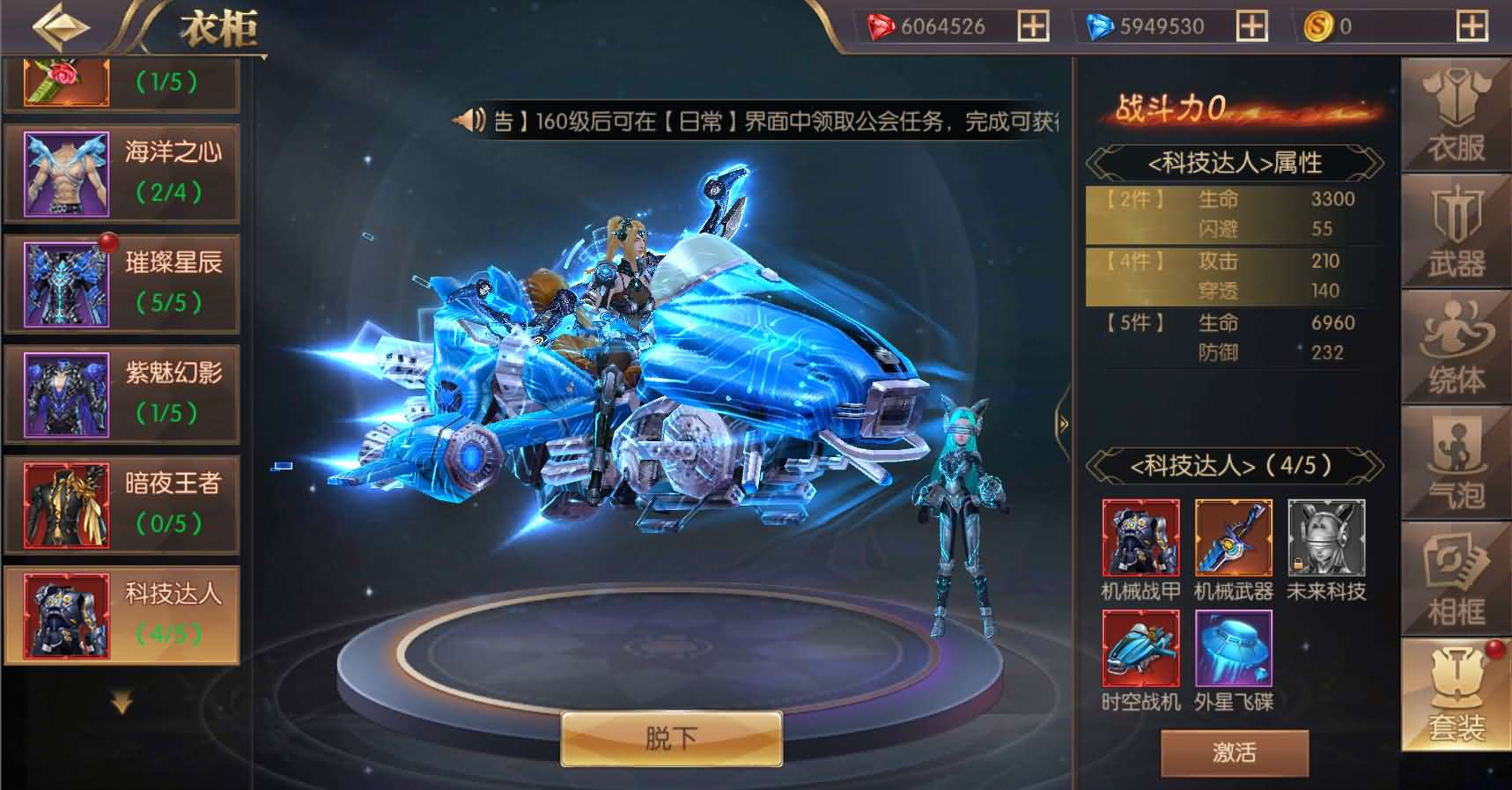The height and width of the screenshot is (790, 1512).
Task: Select the 气泡 (bubble) category icon
Action: (x=1455, y=460)
